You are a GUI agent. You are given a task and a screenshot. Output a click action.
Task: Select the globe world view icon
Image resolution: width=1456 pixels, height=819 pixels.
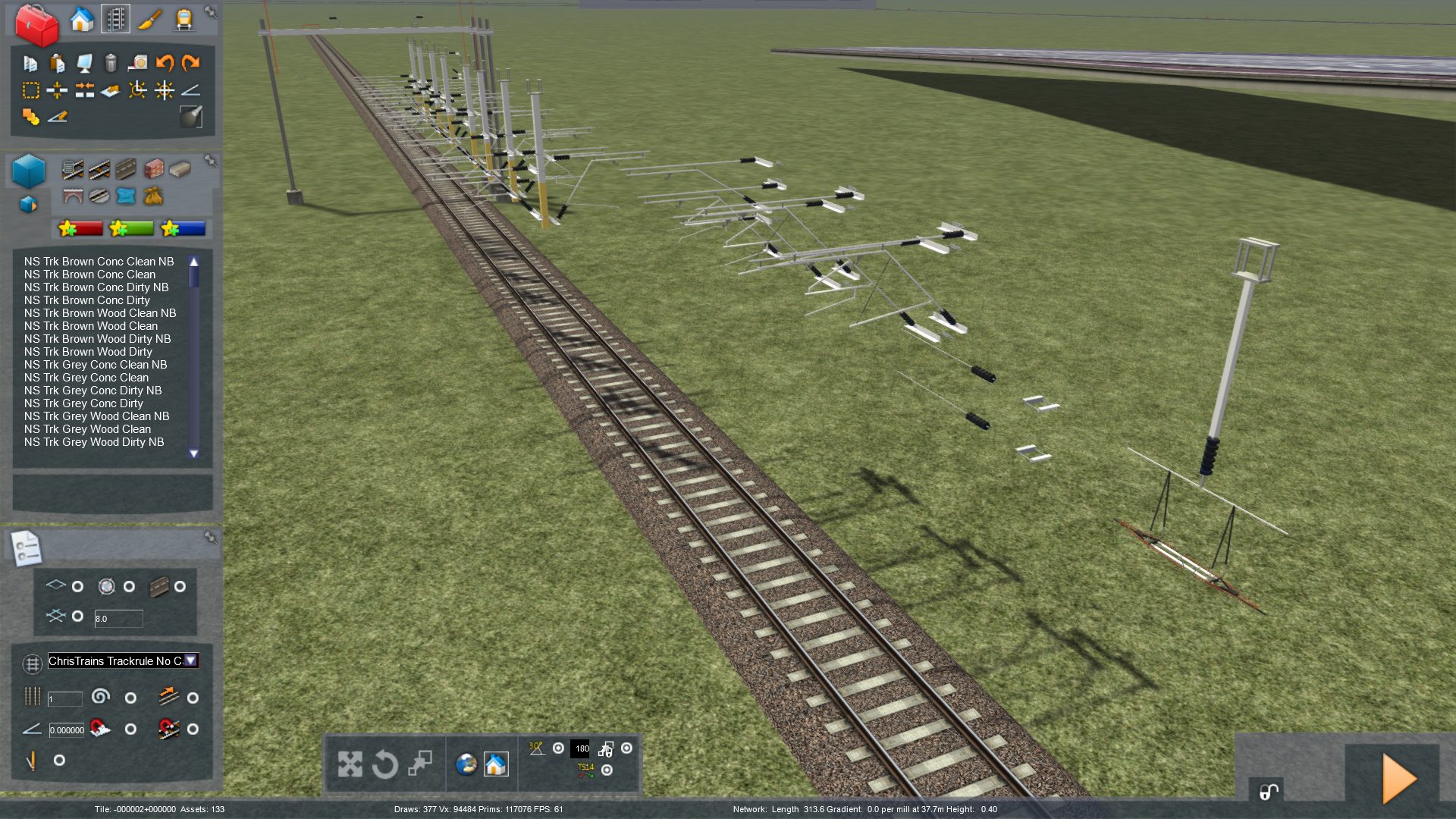pos(466,764)
